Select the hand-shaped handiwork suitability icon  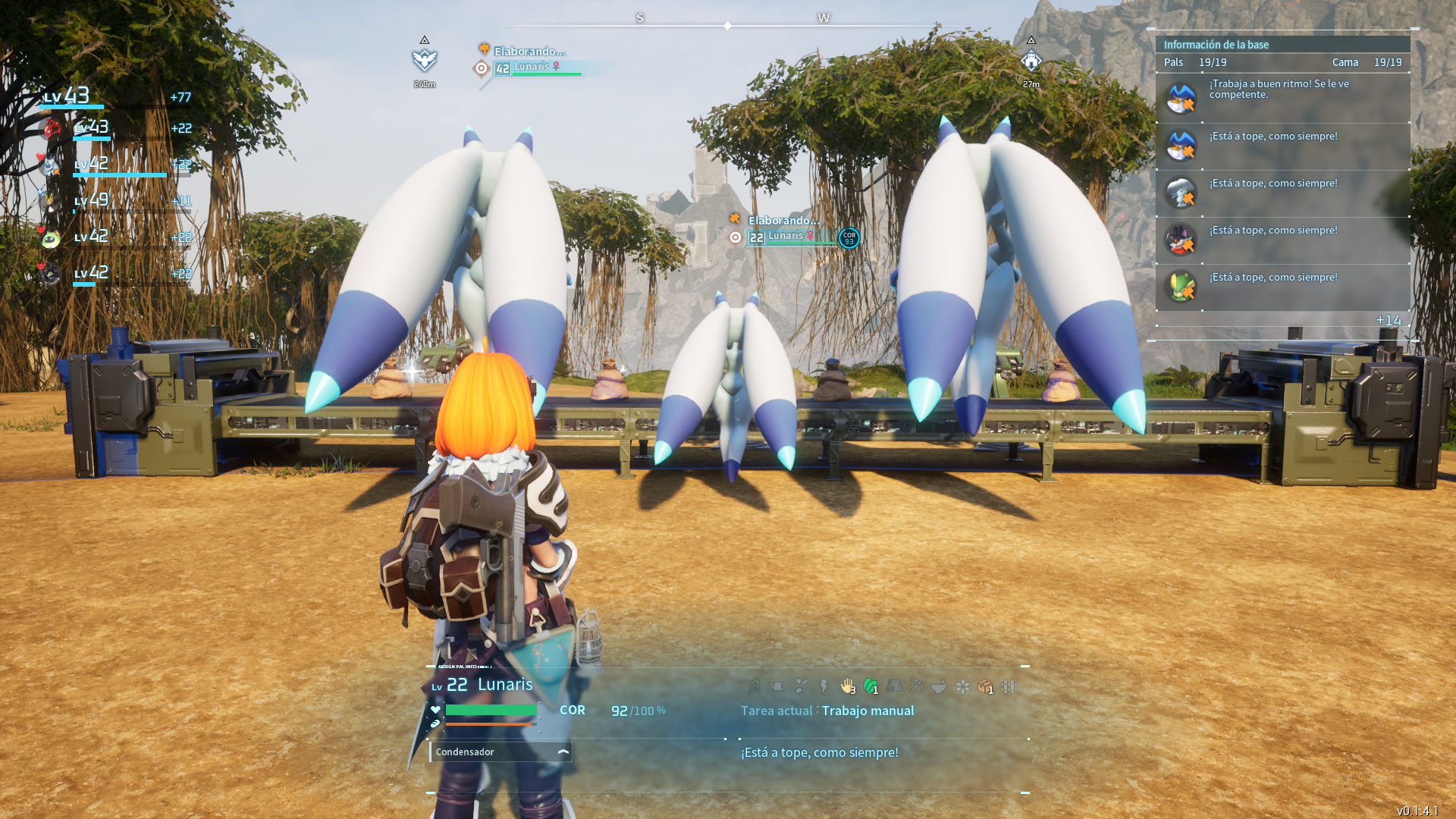[x=847, y=686]
